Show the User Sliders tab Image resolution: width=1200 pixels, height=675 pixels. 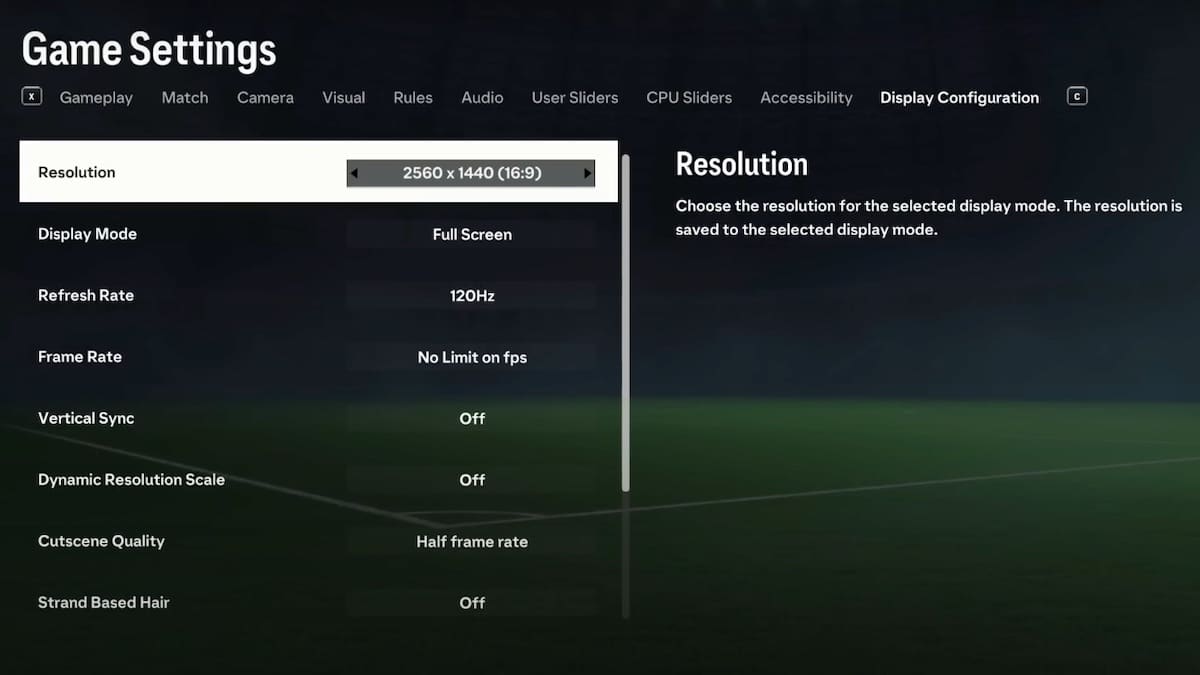point(575,98)
